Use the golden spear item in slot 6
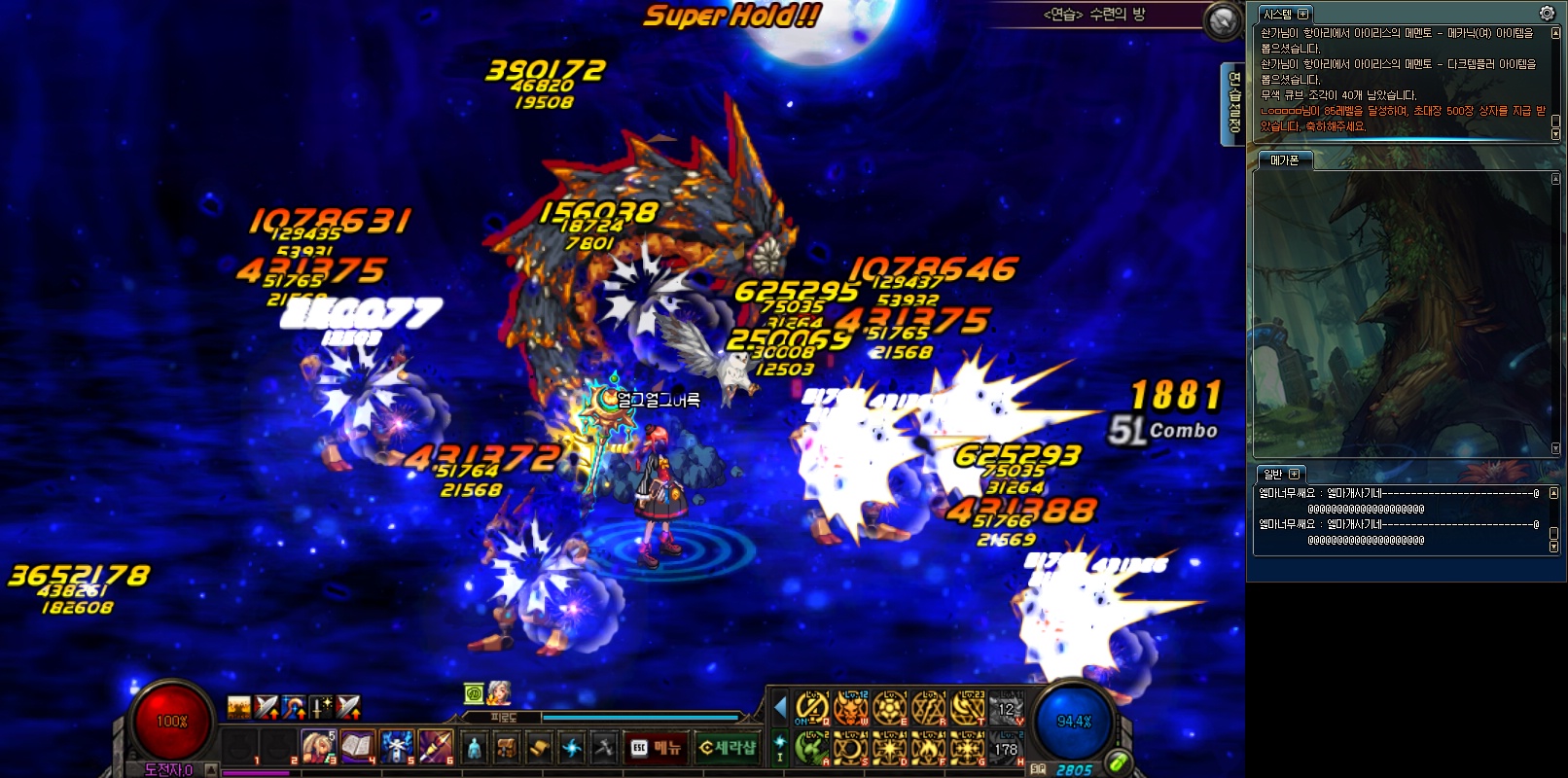 [x=436, y=746]
